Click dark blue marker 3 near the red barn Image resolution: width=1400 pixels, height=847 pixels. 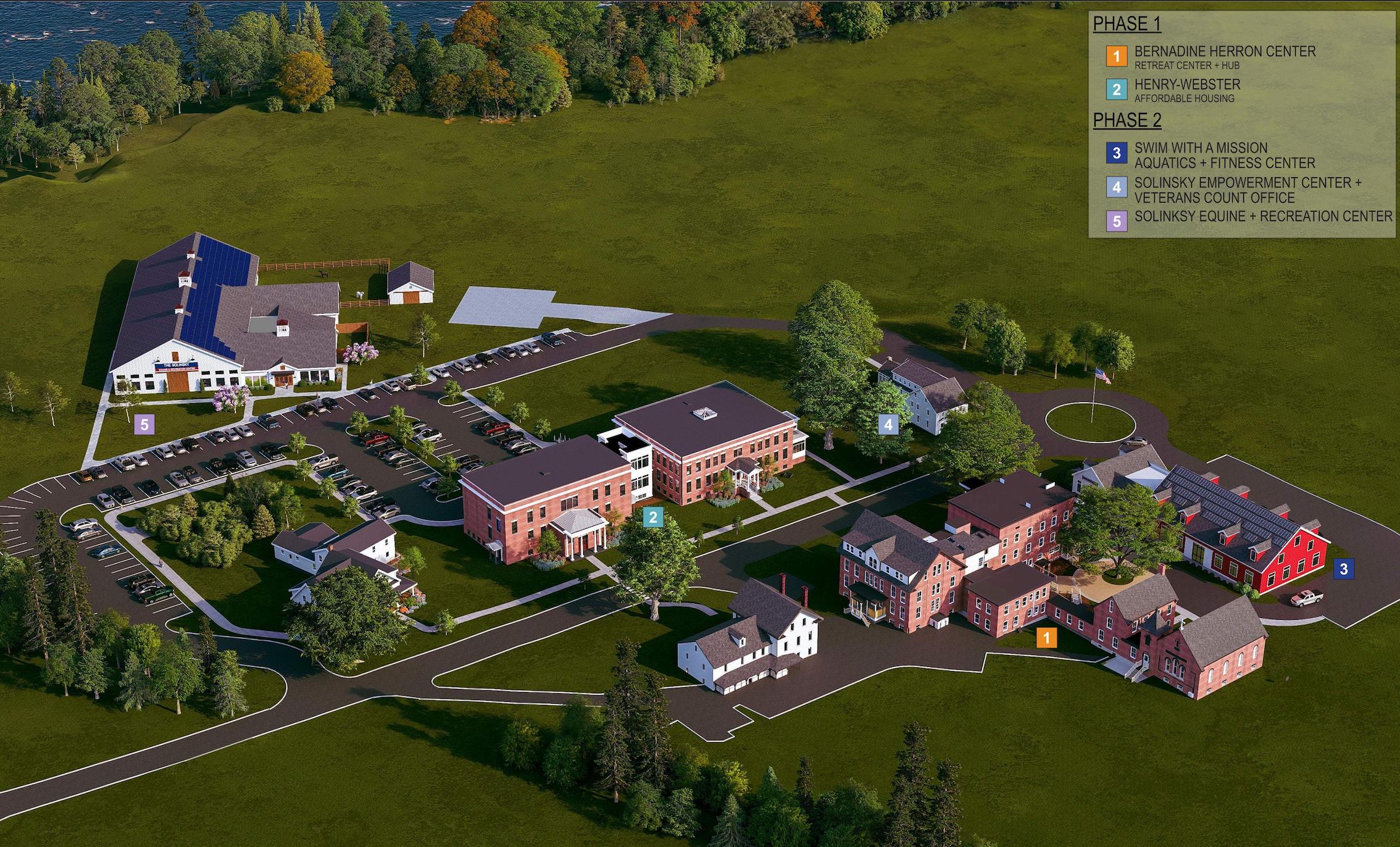(1344, 569)
